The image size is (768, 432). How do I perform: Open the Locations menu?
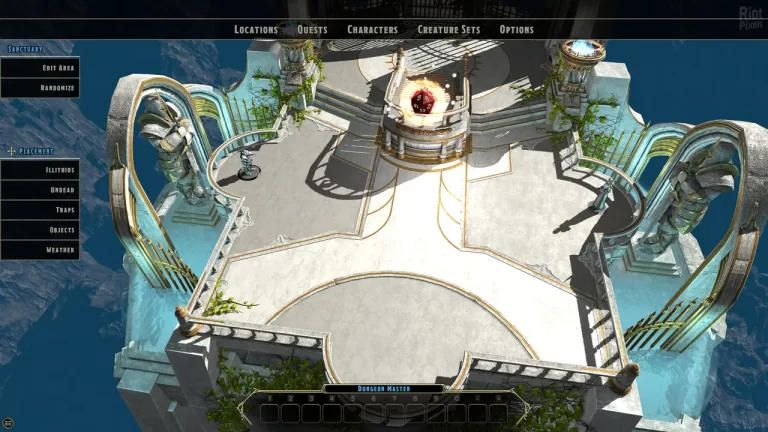click(256, 30)
